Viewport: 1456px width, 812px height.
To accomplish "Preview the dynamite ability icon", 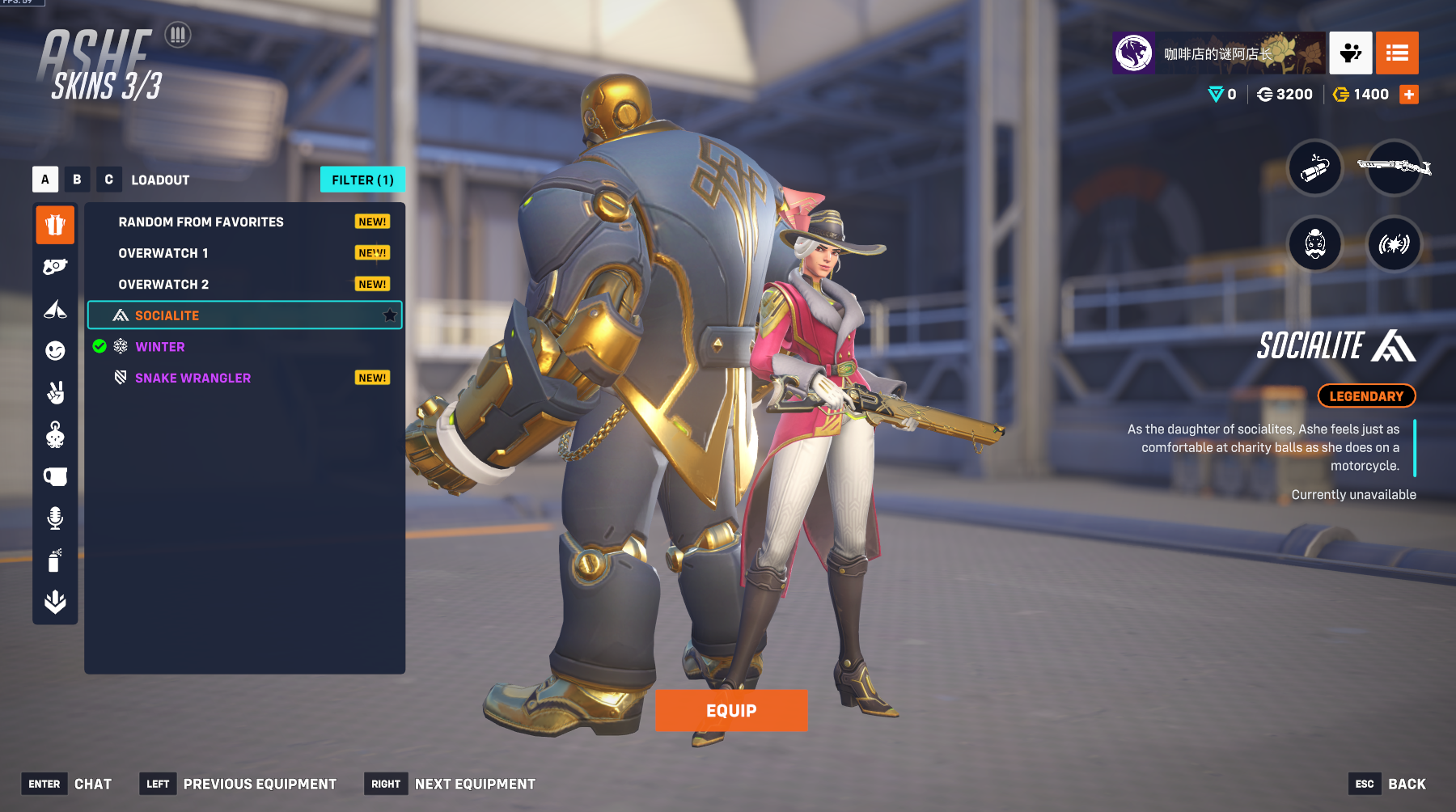I will pos(1315,167).
